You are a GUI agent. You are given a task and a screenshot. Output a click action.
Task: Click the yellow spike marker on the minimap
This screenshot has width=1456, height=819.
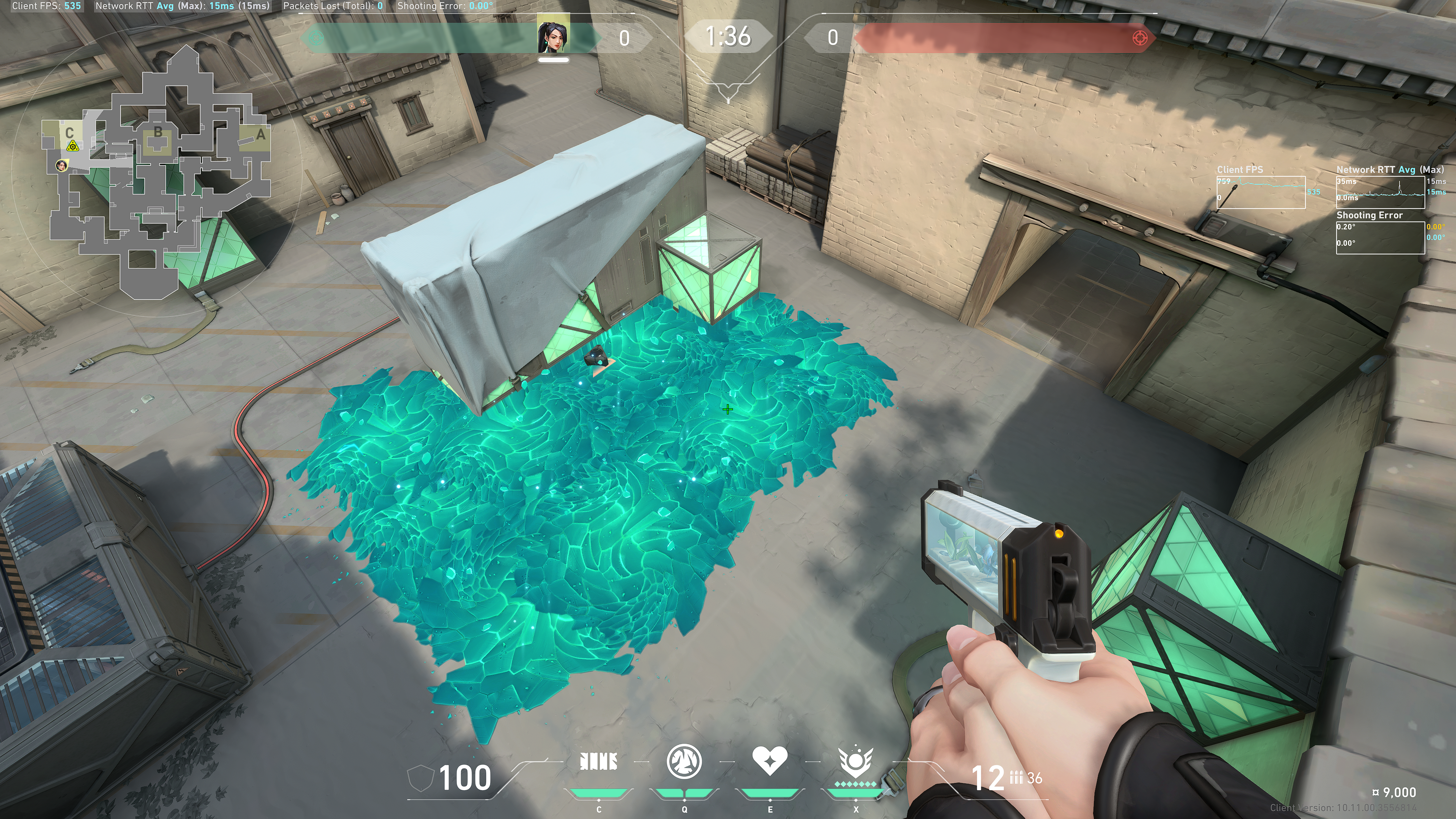coord(72,146)
